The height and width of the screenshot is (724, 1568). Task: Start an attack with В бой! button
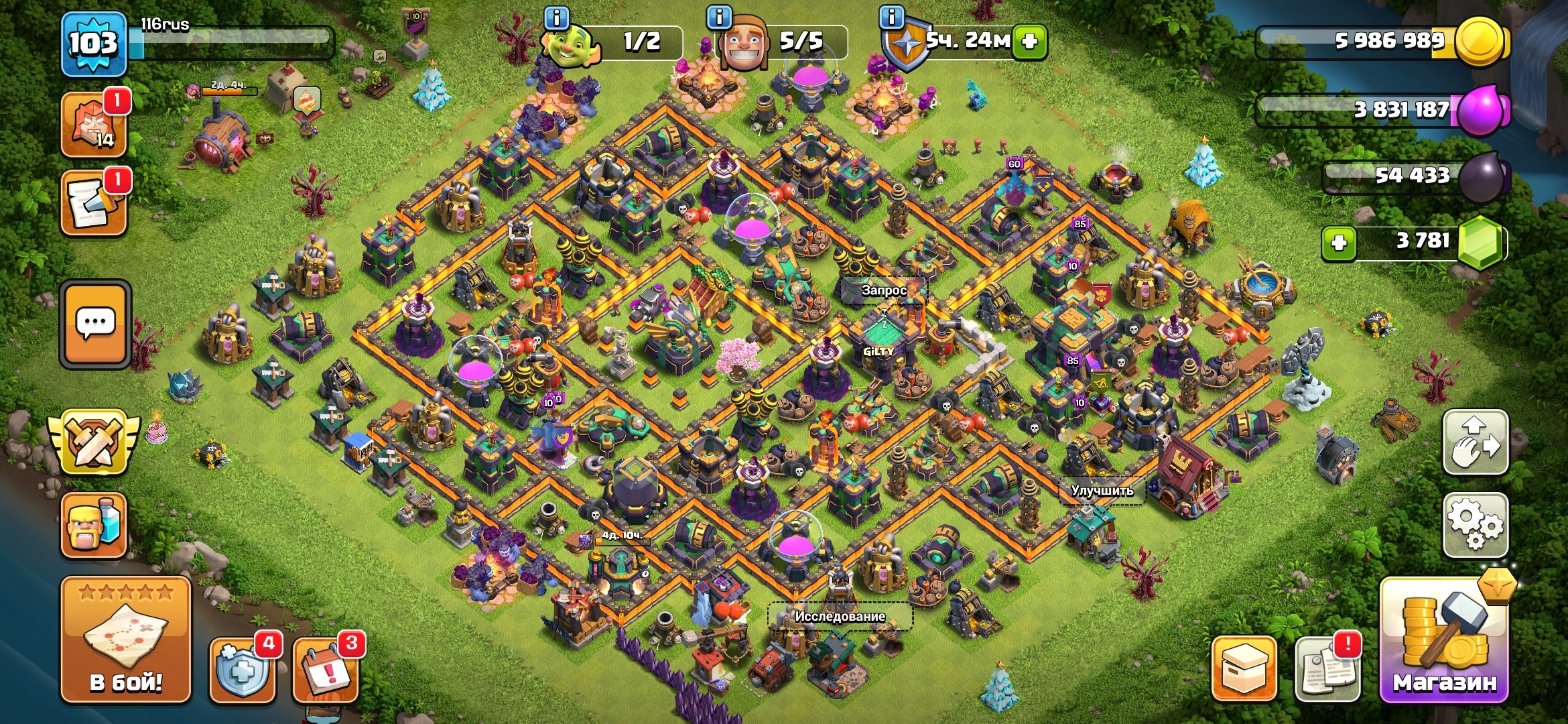[x=126, y=640]
